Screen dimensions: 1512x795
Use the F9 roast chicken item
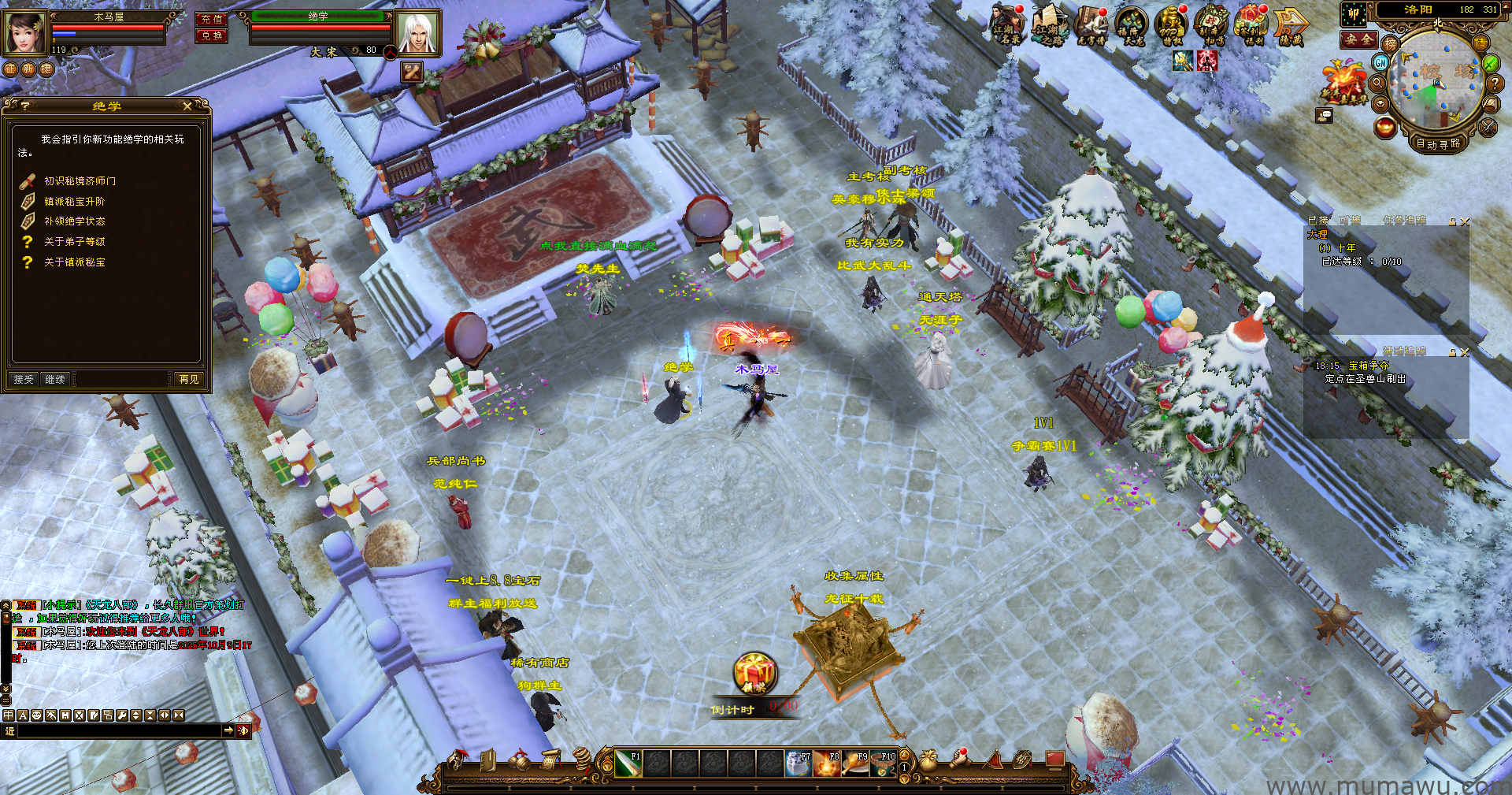[854, 763]
